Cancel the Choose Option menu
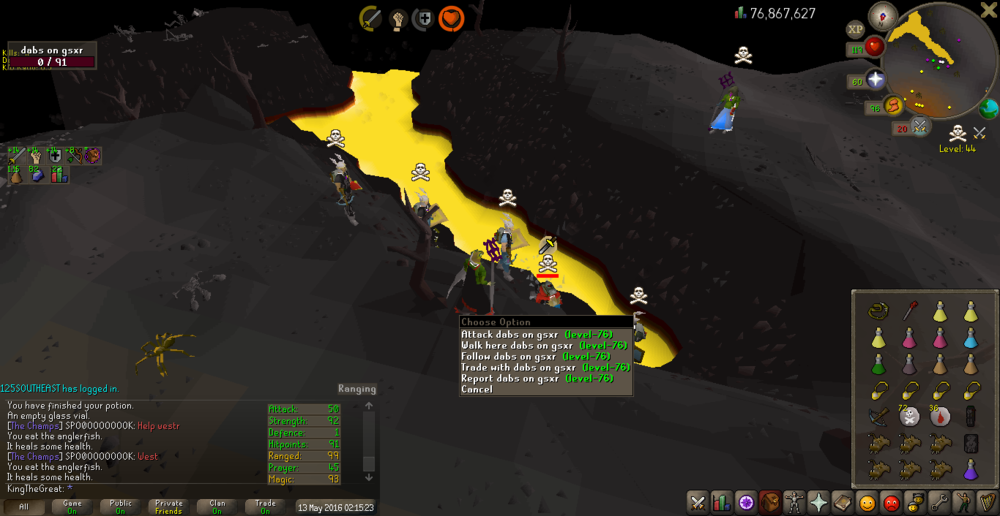Screen dimensions: 1000x516 tap(477, 389)
